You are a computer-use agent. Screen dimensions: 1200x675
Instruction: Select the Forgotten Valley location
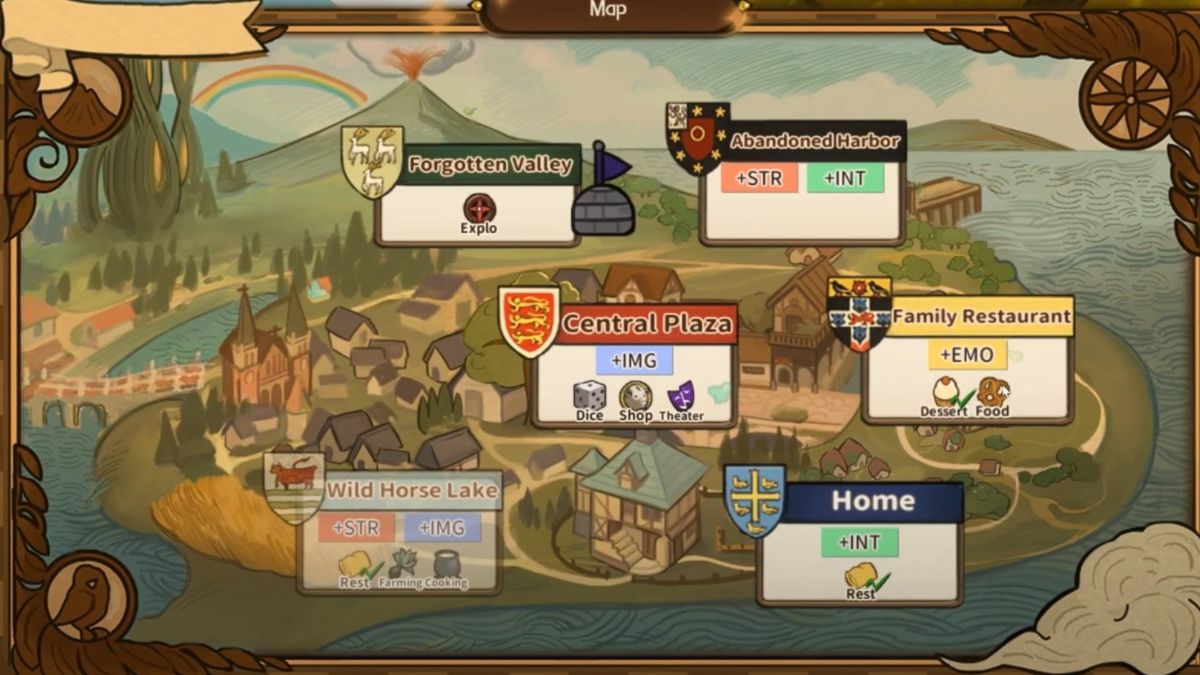pos(490,165)
